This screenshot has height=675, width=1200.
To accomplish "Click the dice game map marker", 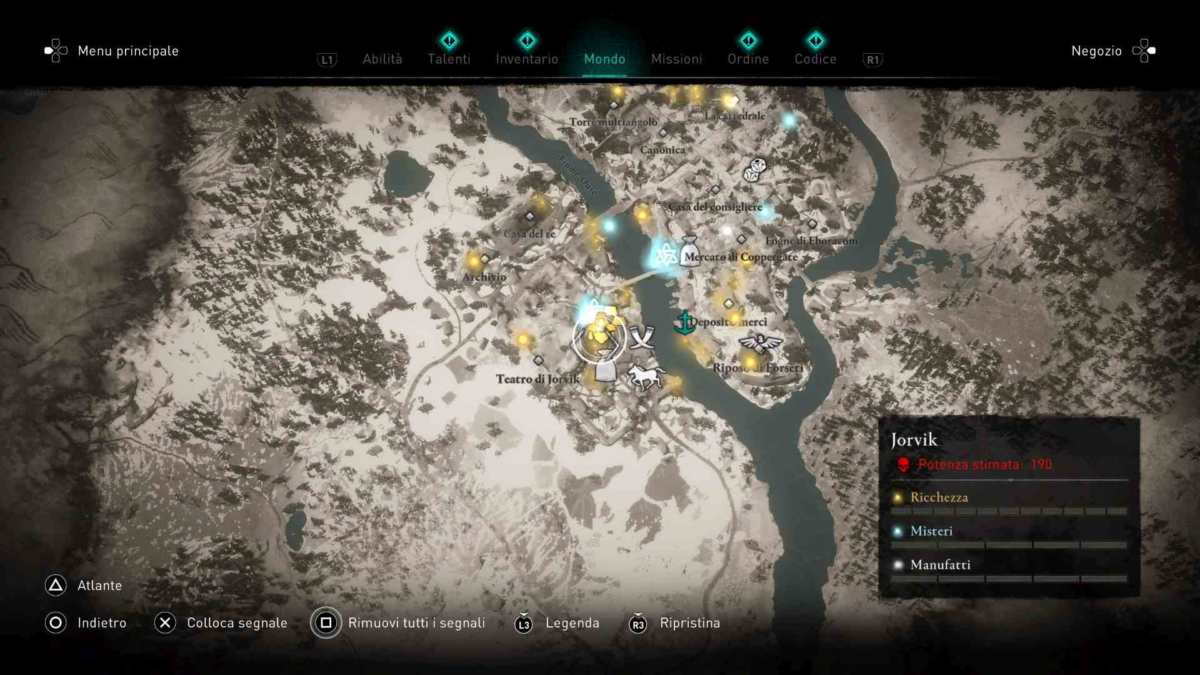I will click(754, 170).
